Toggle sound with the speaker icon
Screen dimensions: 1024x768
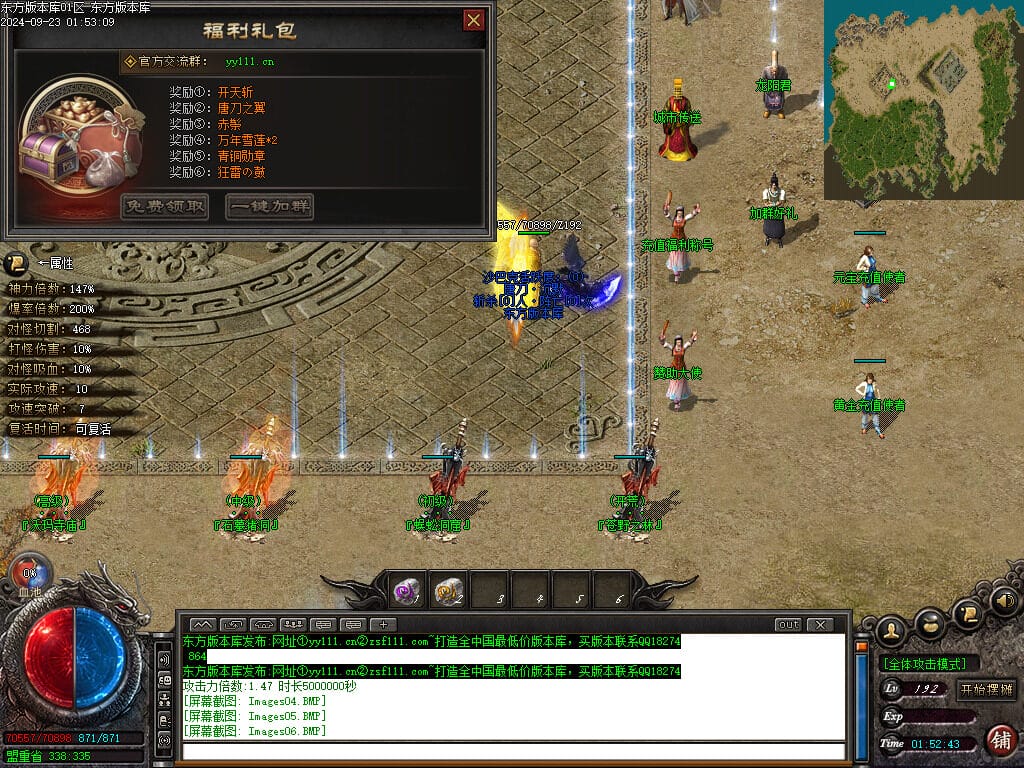[1004, 601]
